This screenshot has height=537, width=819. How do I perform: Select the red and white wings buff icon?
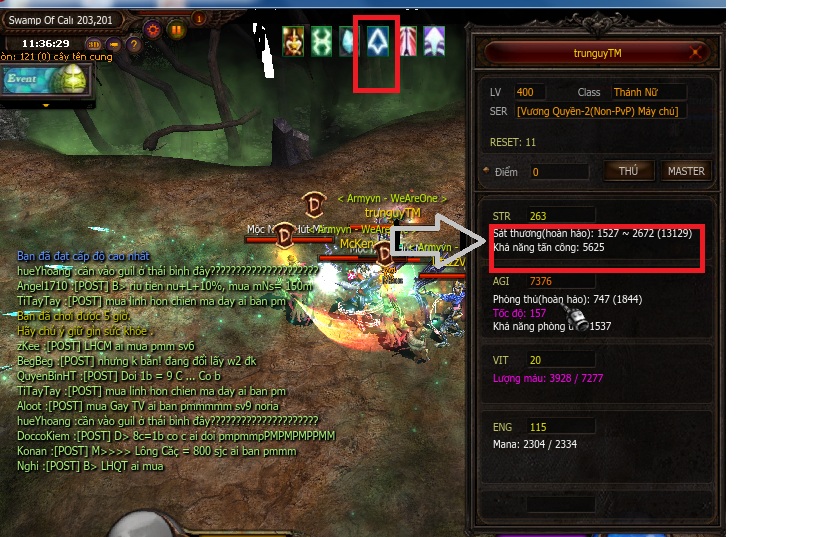[408, 41]
